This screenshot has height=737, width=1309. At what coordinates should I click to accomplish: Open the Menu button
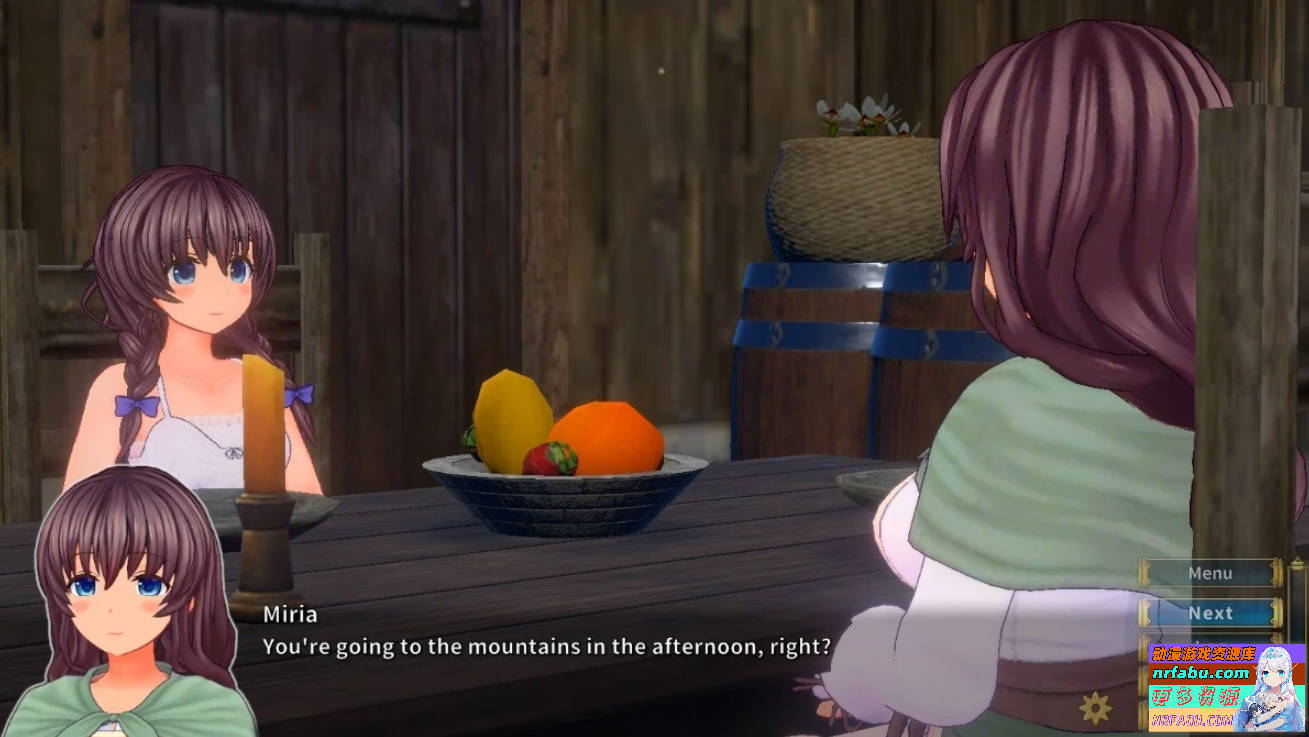point(1210,573)
